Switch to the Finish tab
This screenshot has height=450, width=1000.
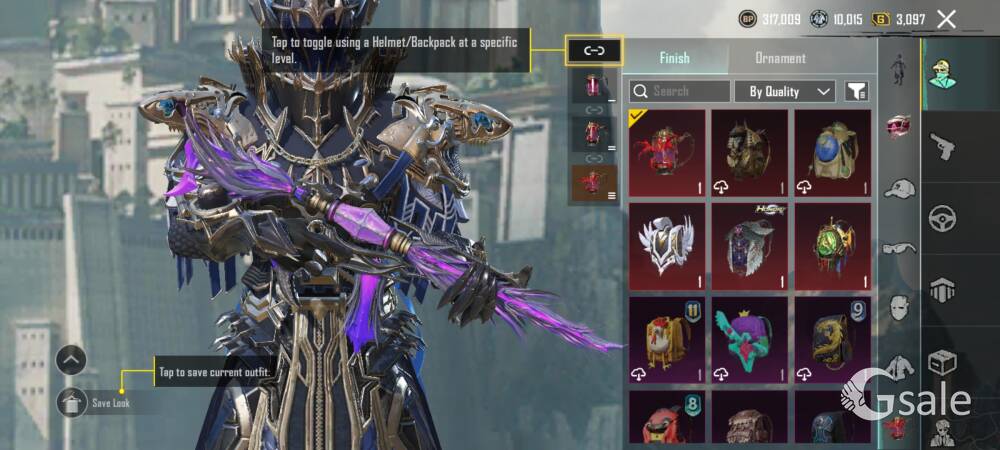pos(674,58)
